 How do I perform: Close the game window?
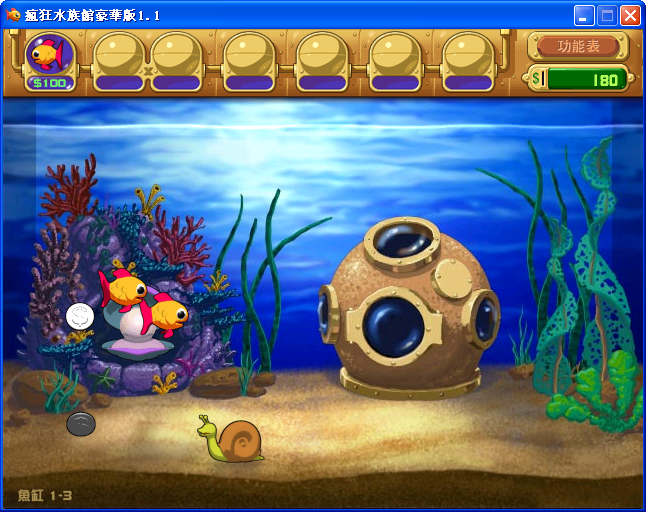(x=630, y=15)
